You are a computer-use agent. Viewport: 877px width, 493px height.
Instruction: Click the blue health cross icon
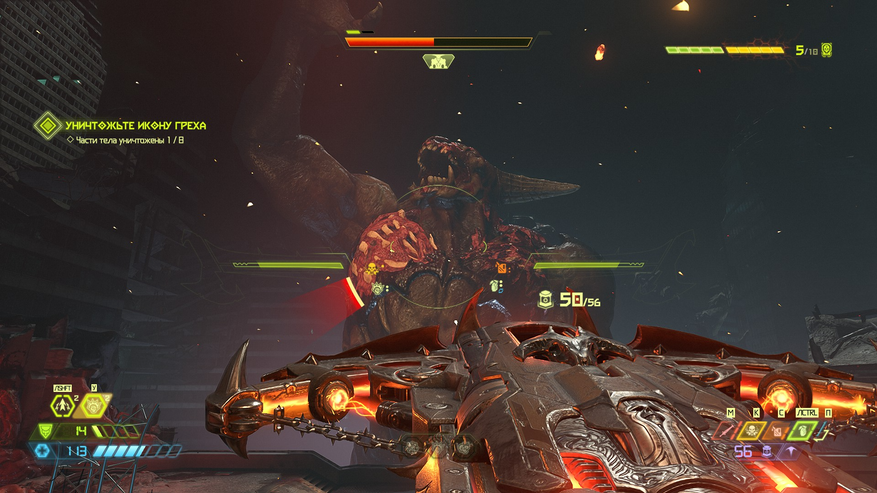click(42, 451)
